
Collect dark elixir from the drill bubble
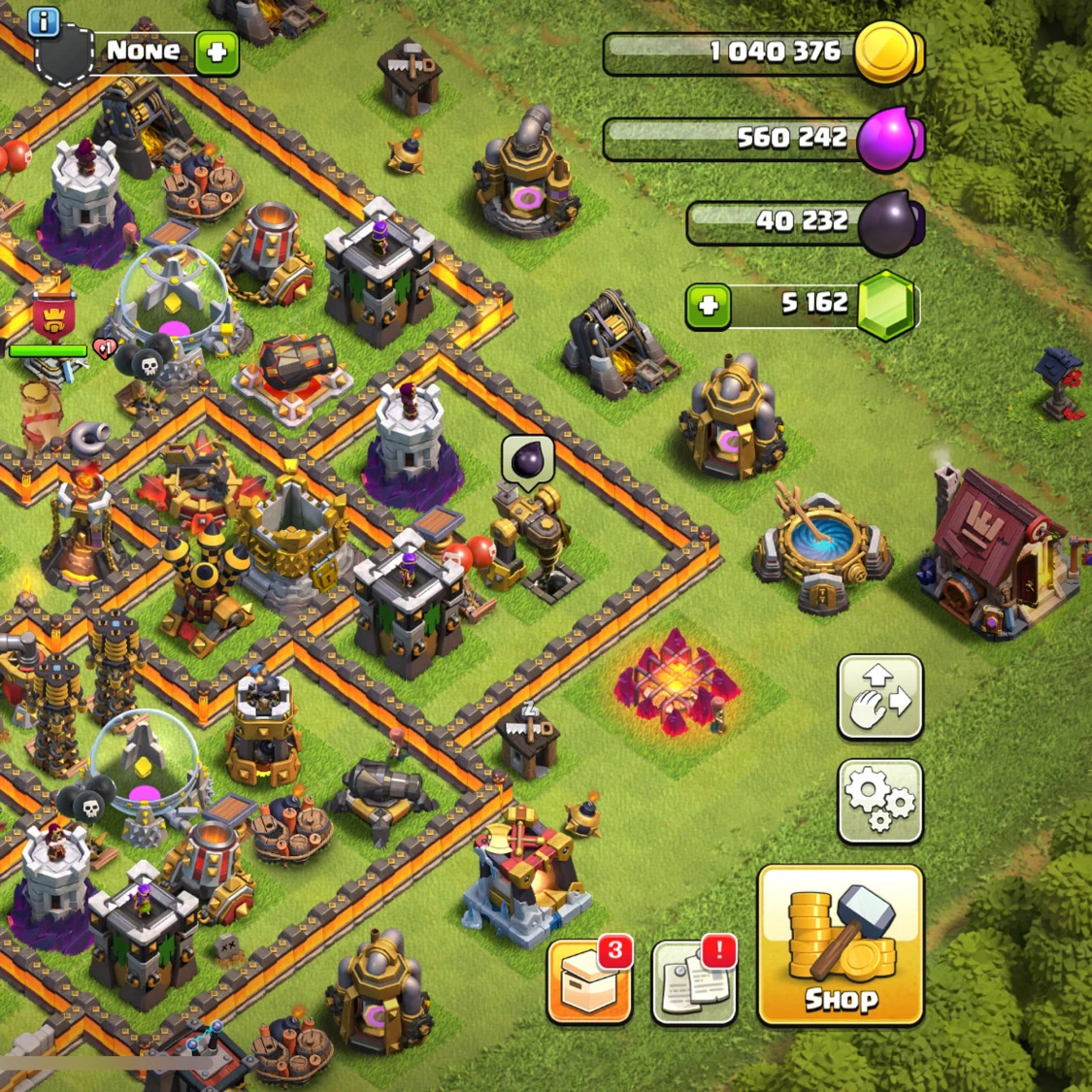(x=527, y=460)
